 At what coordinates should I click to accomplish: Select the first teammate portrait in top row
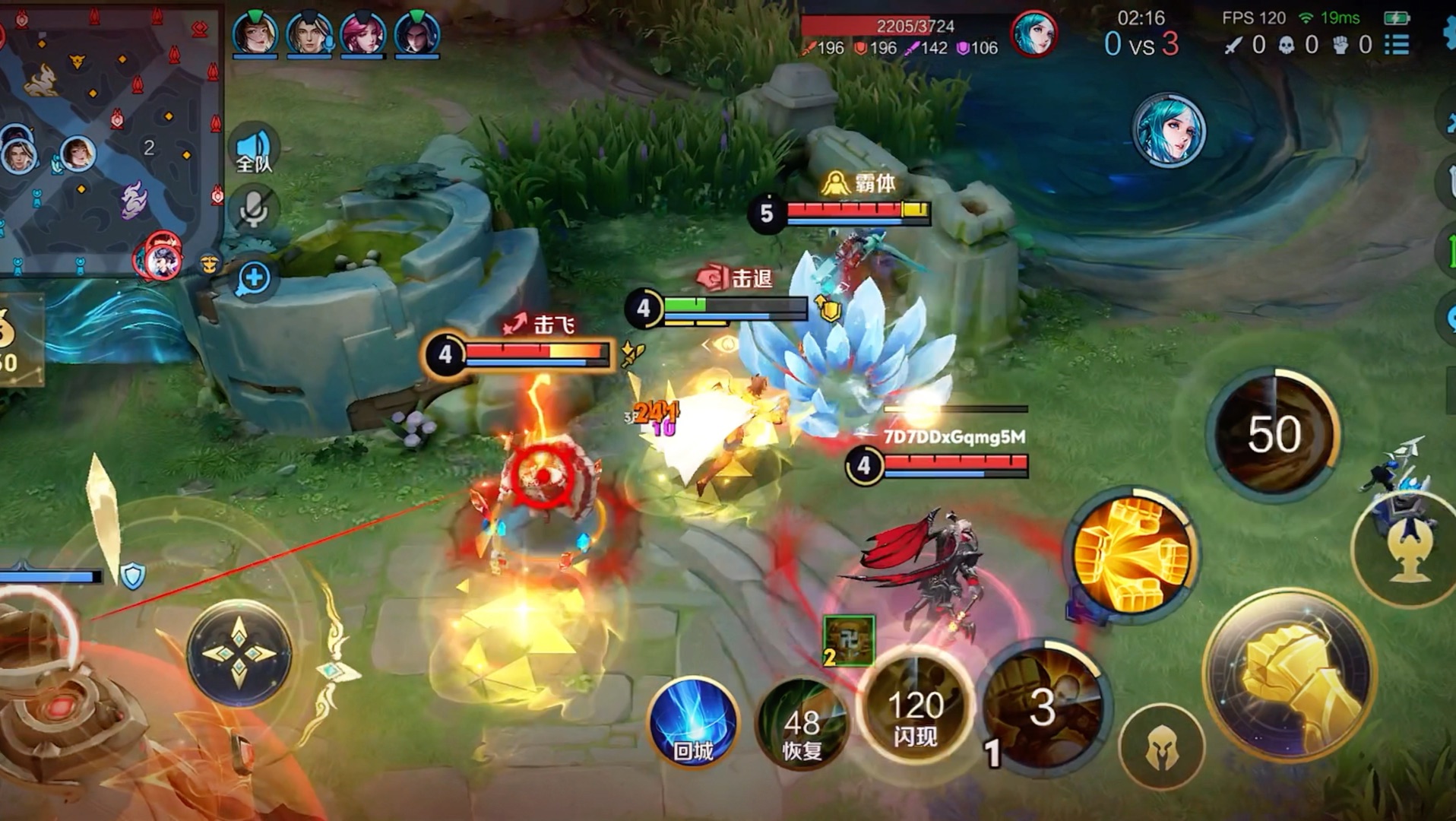coord(255,33)
